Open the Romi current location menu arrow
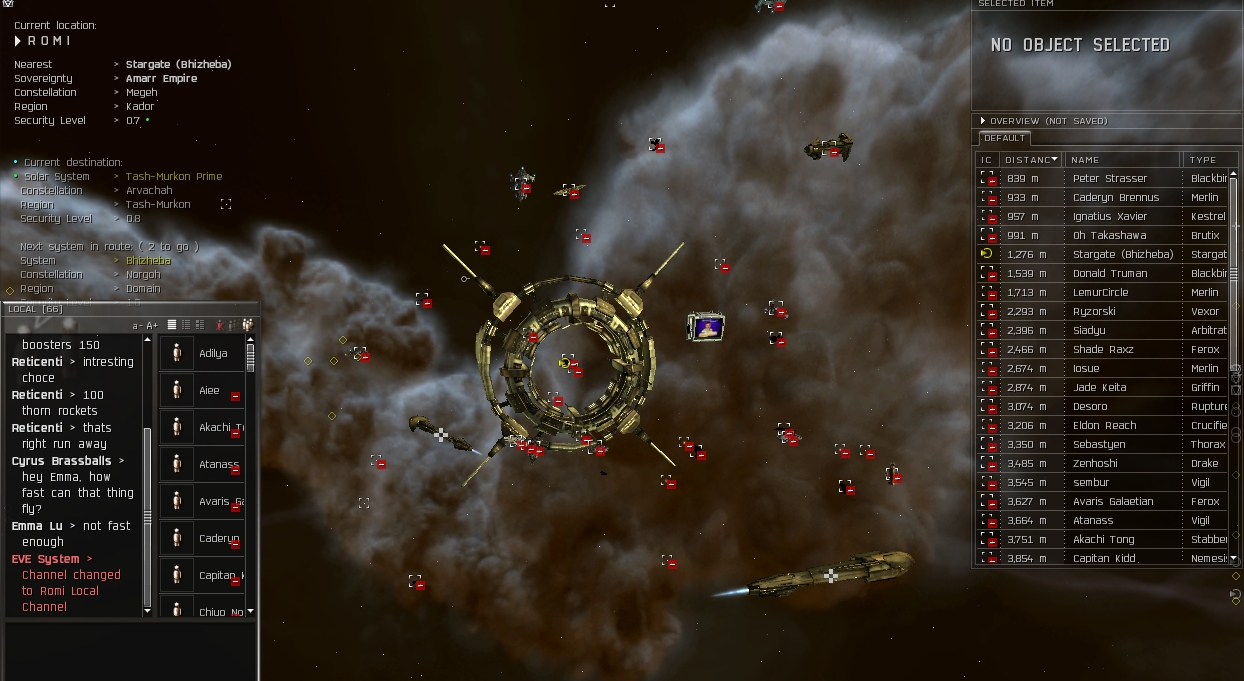This screenshot has height=681, width=1244. (x=18, y=41)
